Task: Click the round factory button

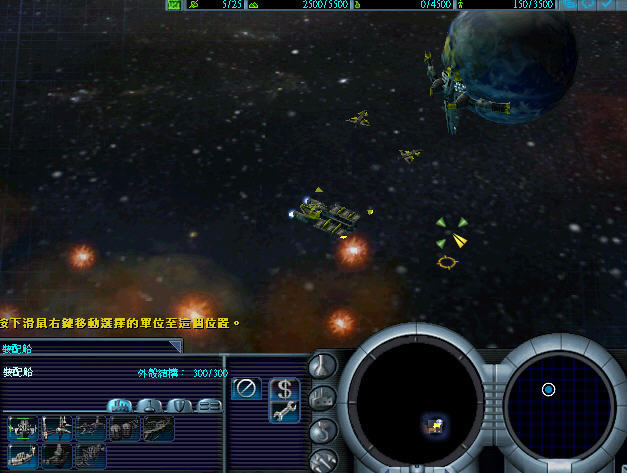Action: point(324,399)
